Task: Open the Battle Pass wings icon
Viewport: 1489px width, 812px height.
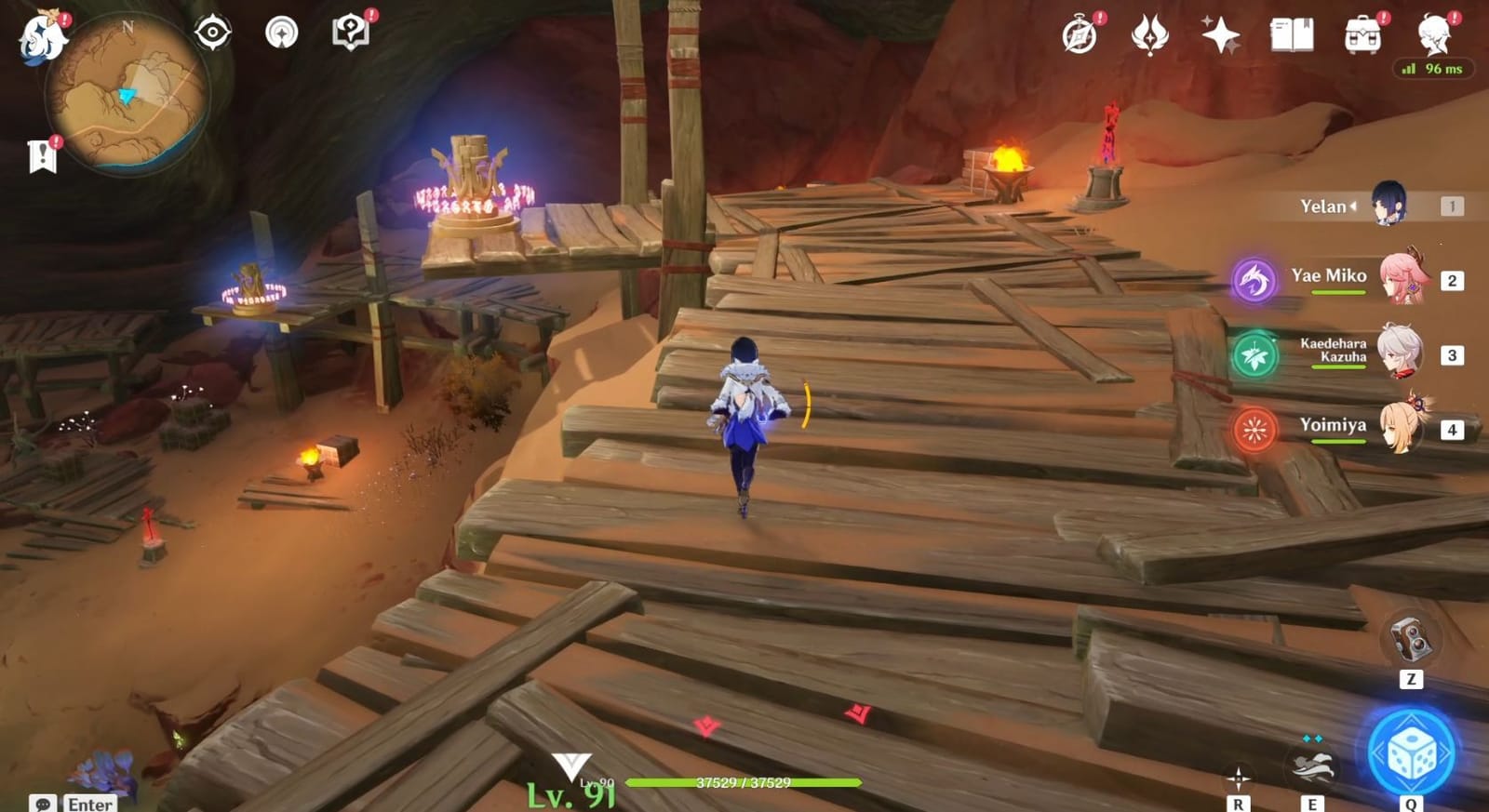Action: 1150,35
